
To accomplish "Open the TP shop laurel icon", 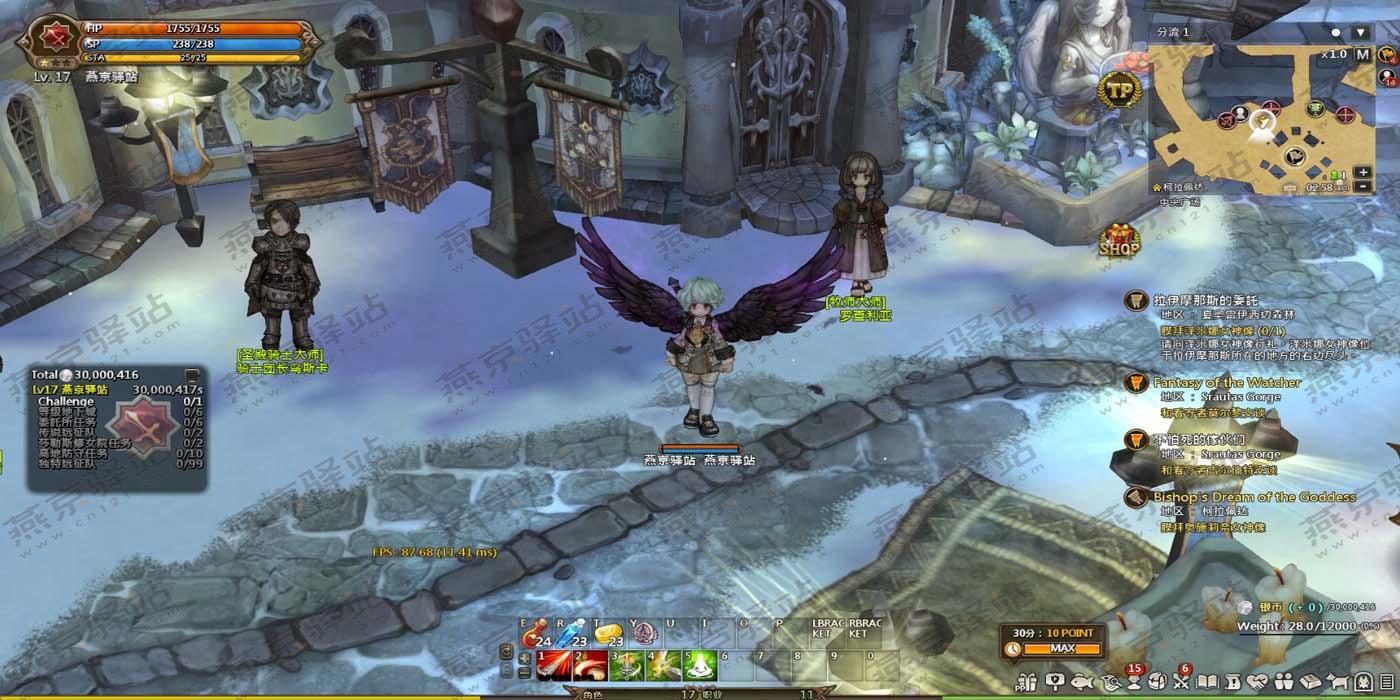I will 1121,90.
